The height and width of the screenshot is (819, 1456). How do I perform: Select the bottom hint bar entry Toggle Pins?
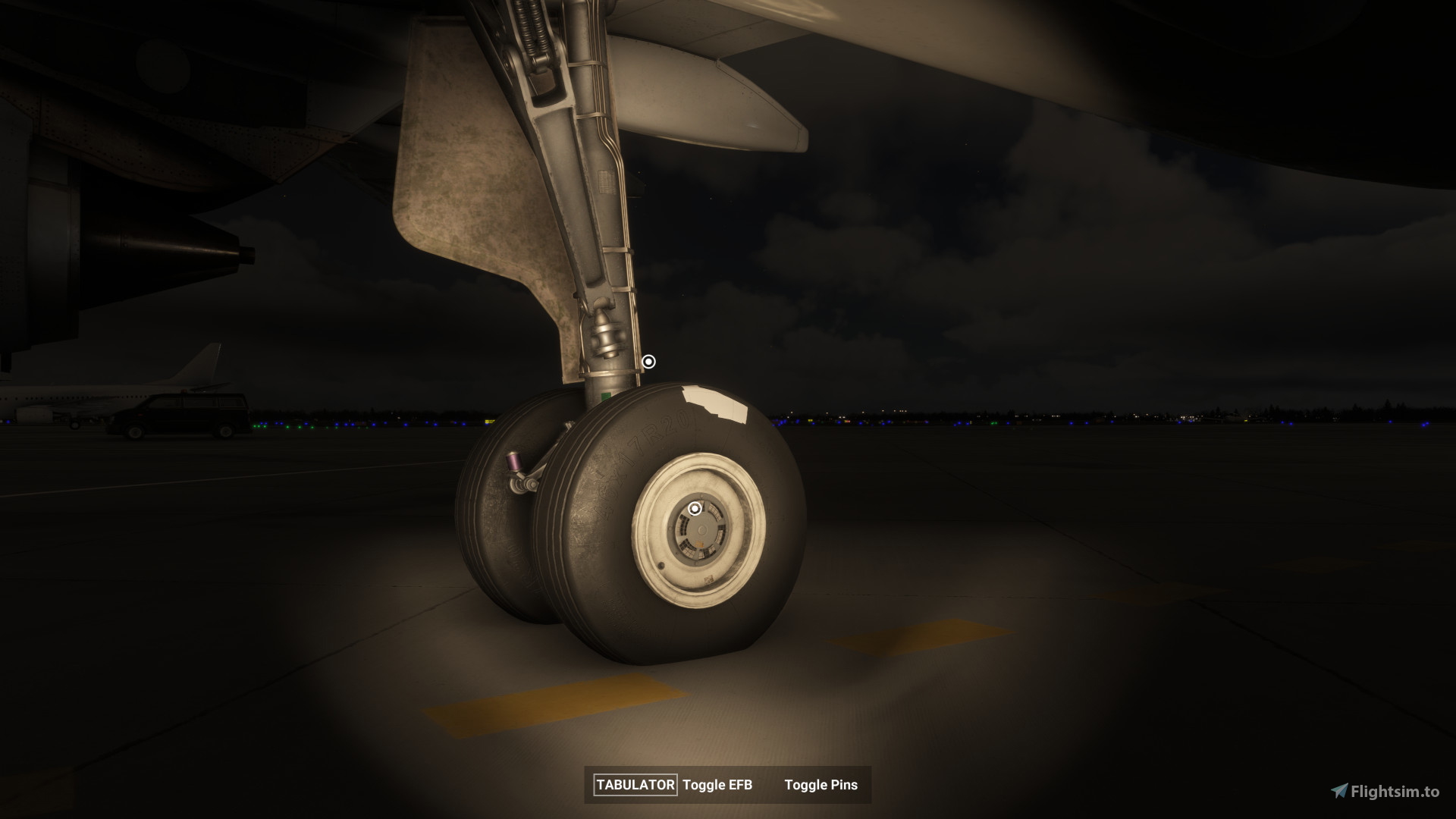pyautogui.click(x=821, y=786)
